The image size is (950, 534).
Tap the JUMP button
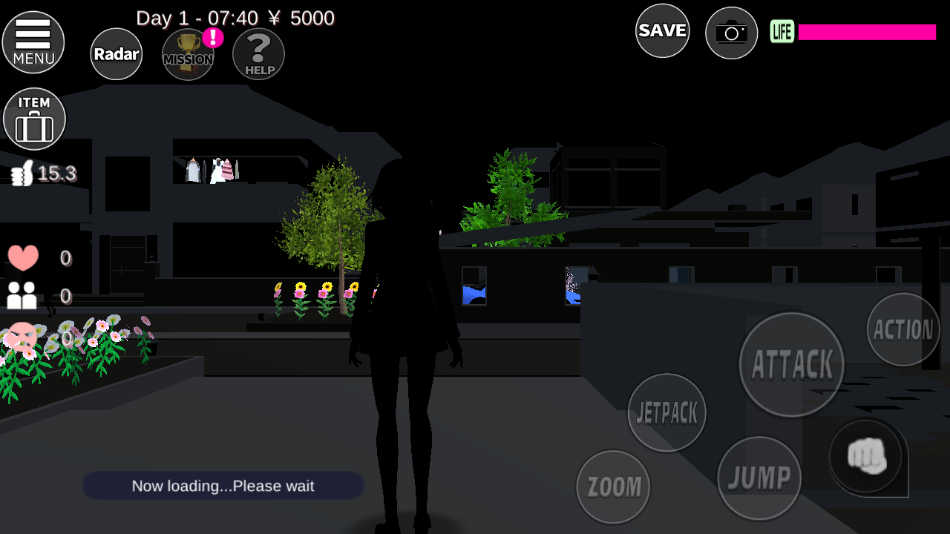(758, 478)
